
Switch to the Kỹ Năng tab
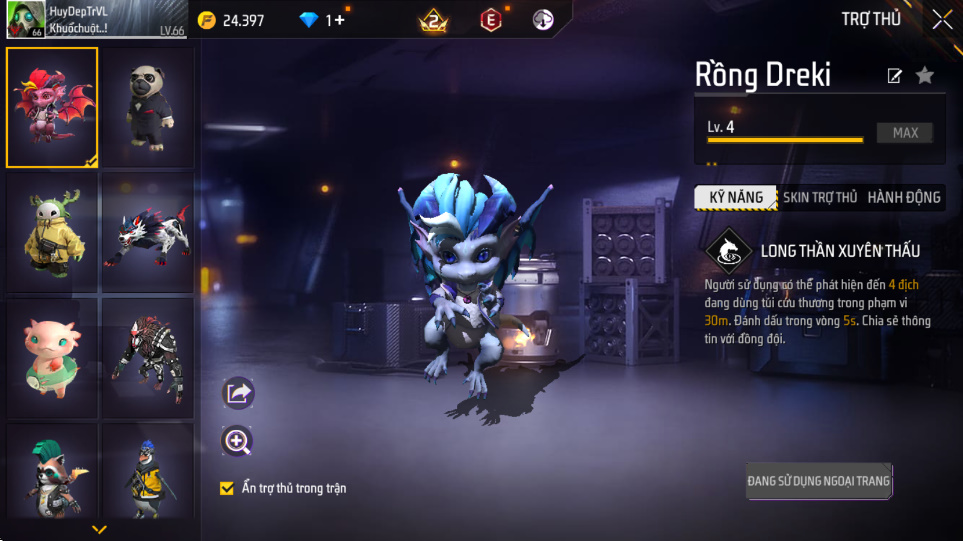[736, 197]
